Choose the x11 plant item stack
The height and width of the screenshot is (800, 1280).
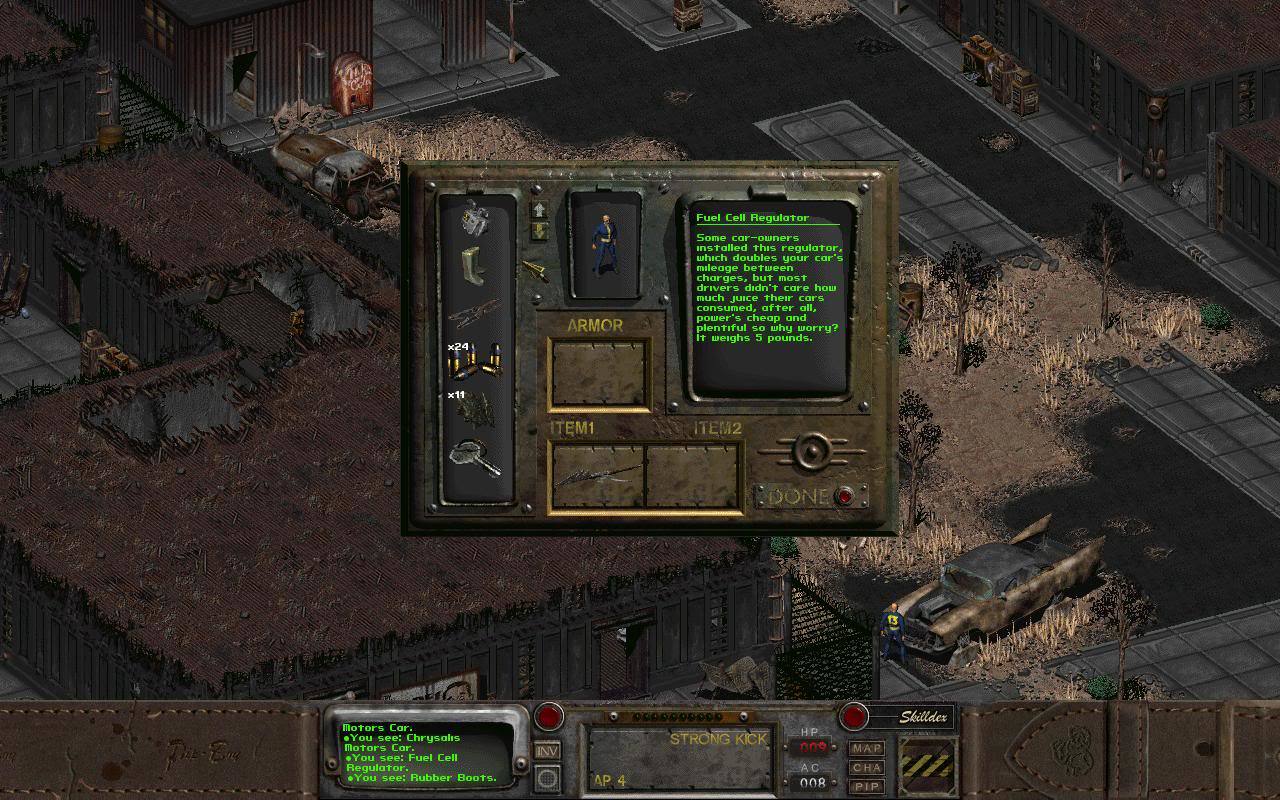[x=475, y=412]
